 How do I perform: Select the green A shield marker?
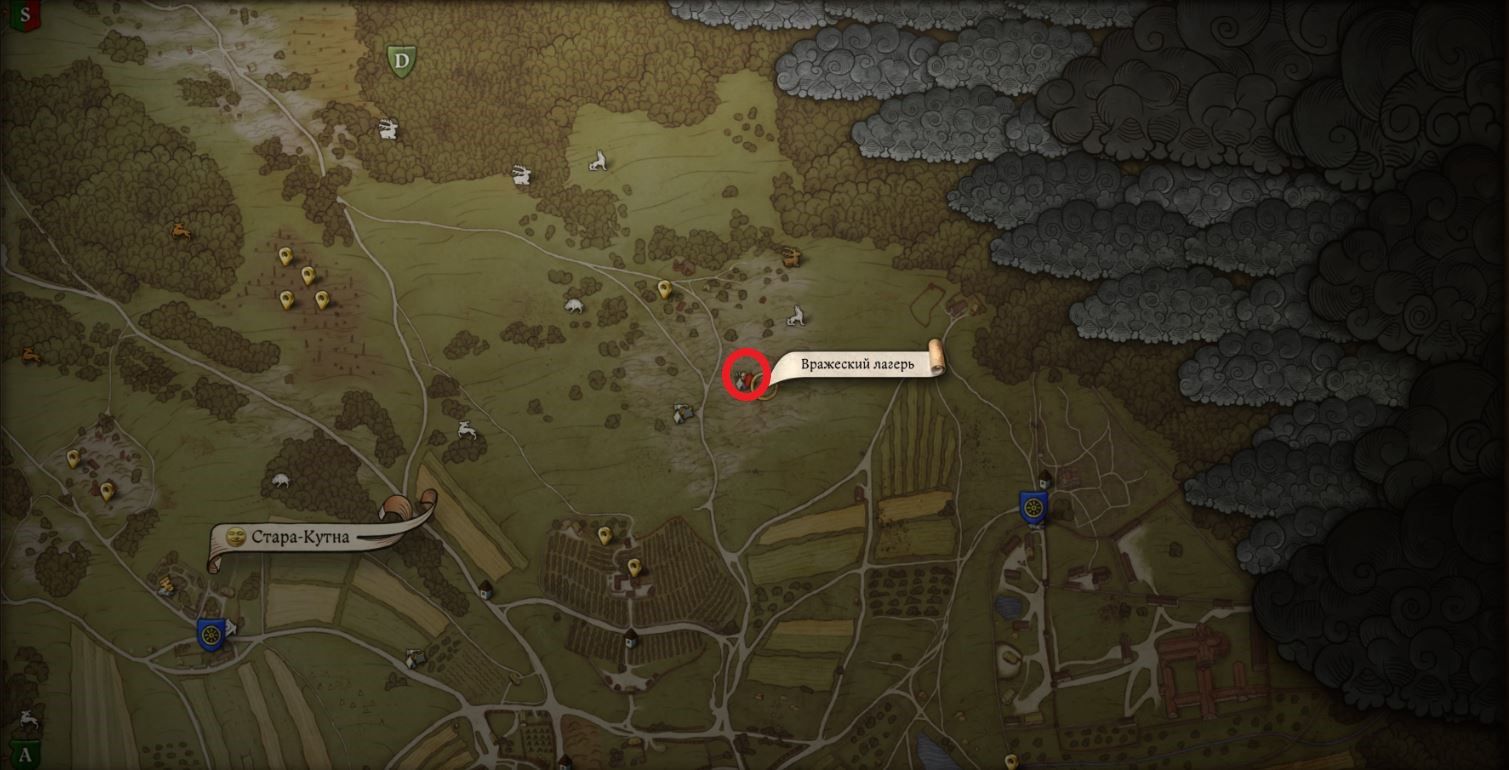[25, 755]
